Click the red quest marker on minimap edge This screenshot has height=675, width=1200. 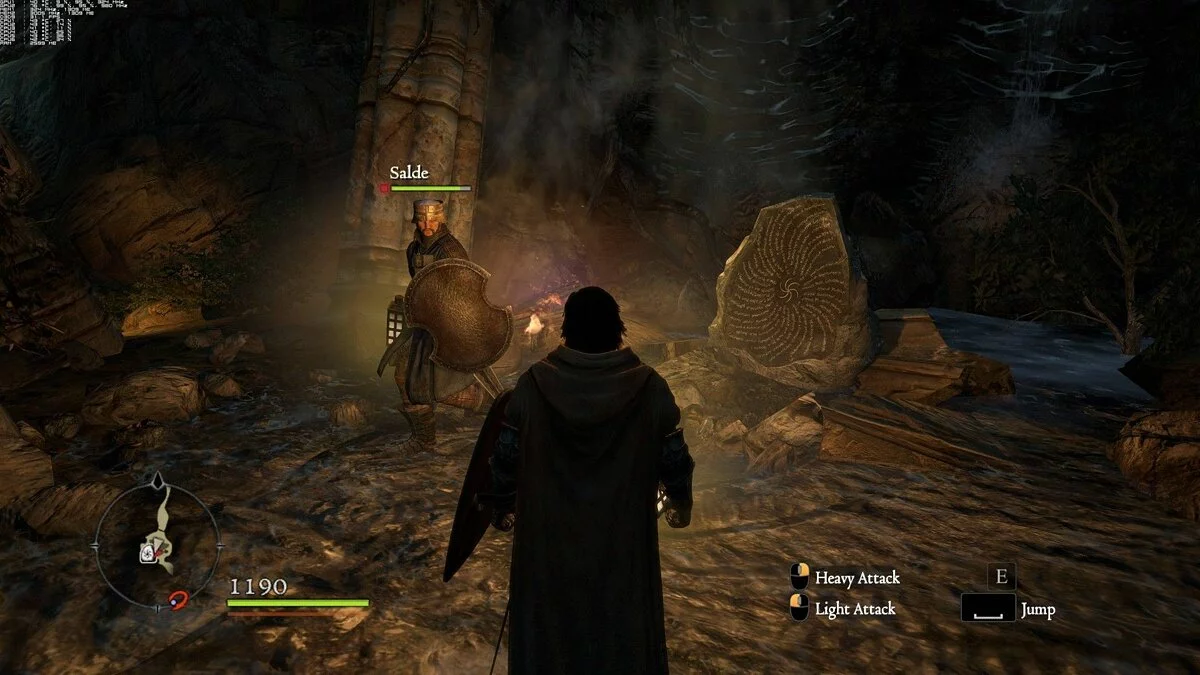click(x=179, y=599)
